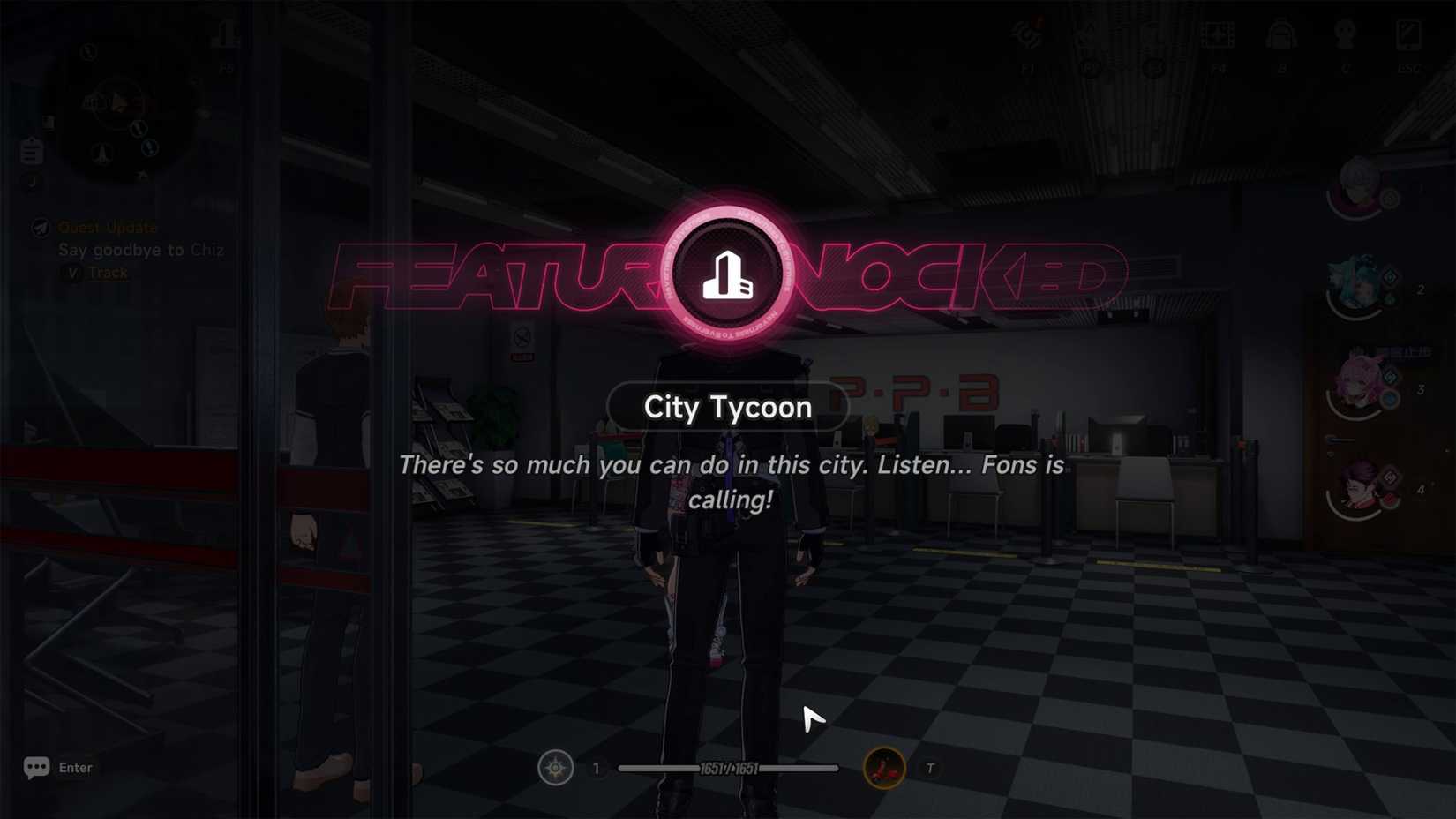Viewport: 1456px width, 819px height.
Task: Open the chat bubble icon near Enter
Action: point(34,767)
